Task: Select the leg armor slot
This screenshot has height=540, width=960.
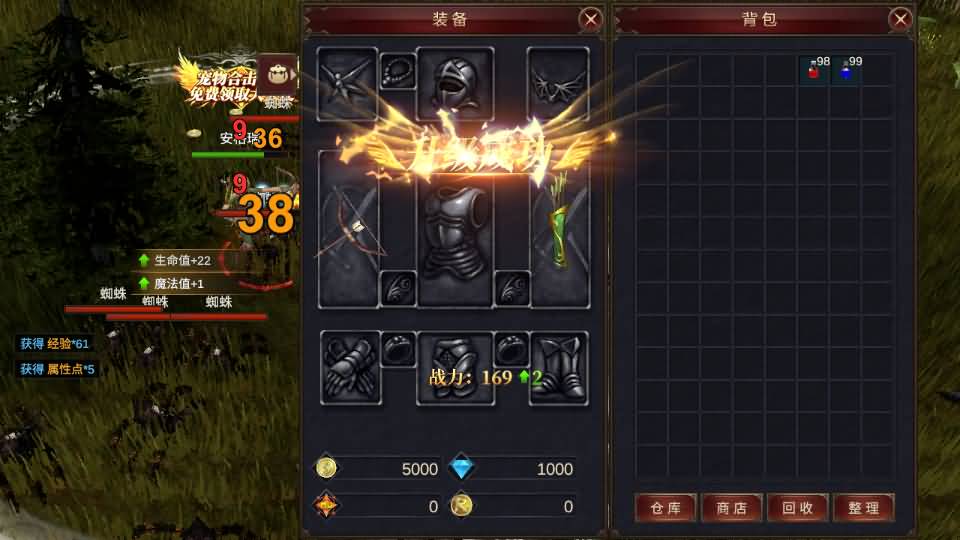Action: (455, 366)
